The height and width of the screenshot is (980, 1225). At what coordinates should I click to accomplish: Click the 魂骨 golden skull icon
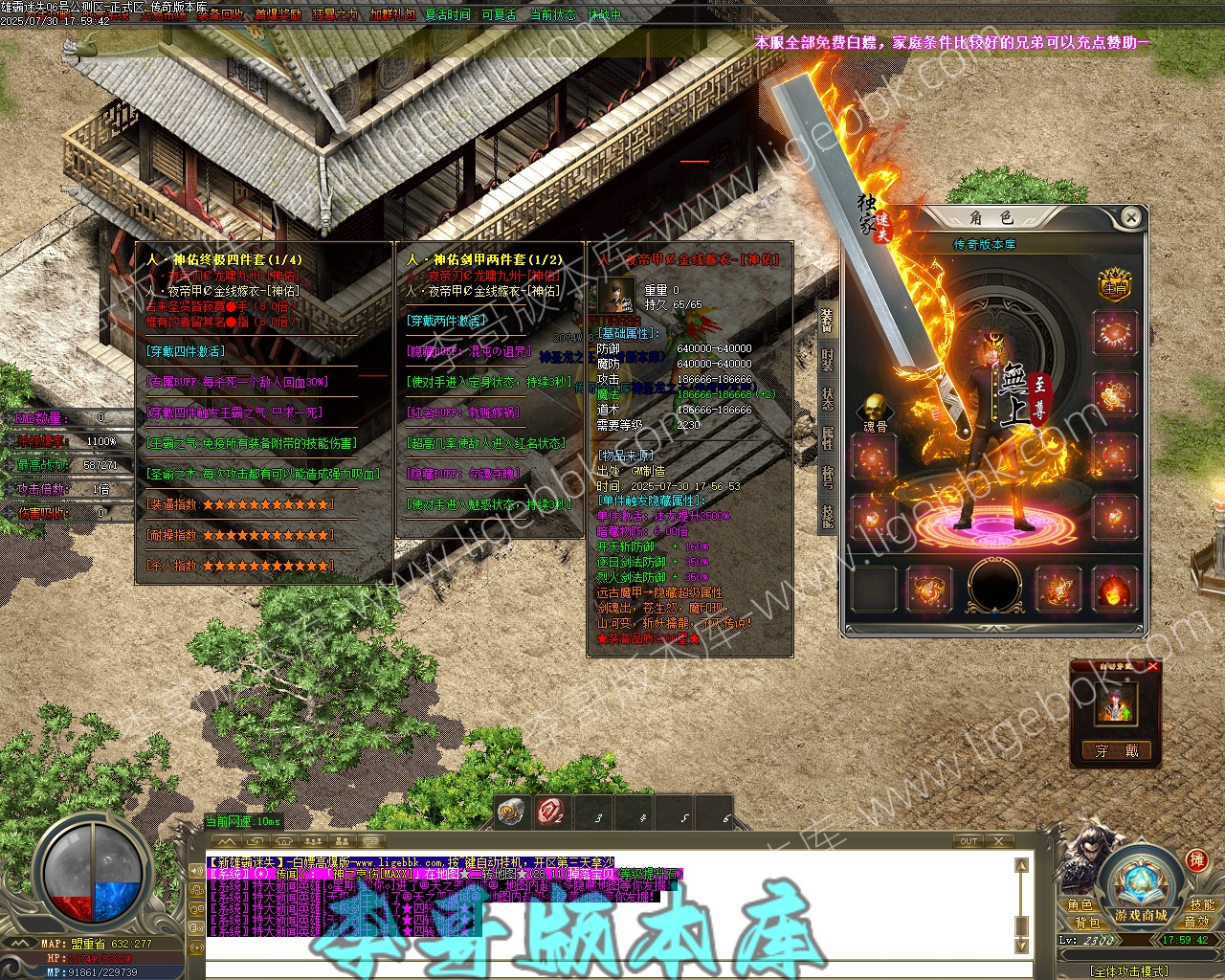pyautogui.click(x=874, y=410)
